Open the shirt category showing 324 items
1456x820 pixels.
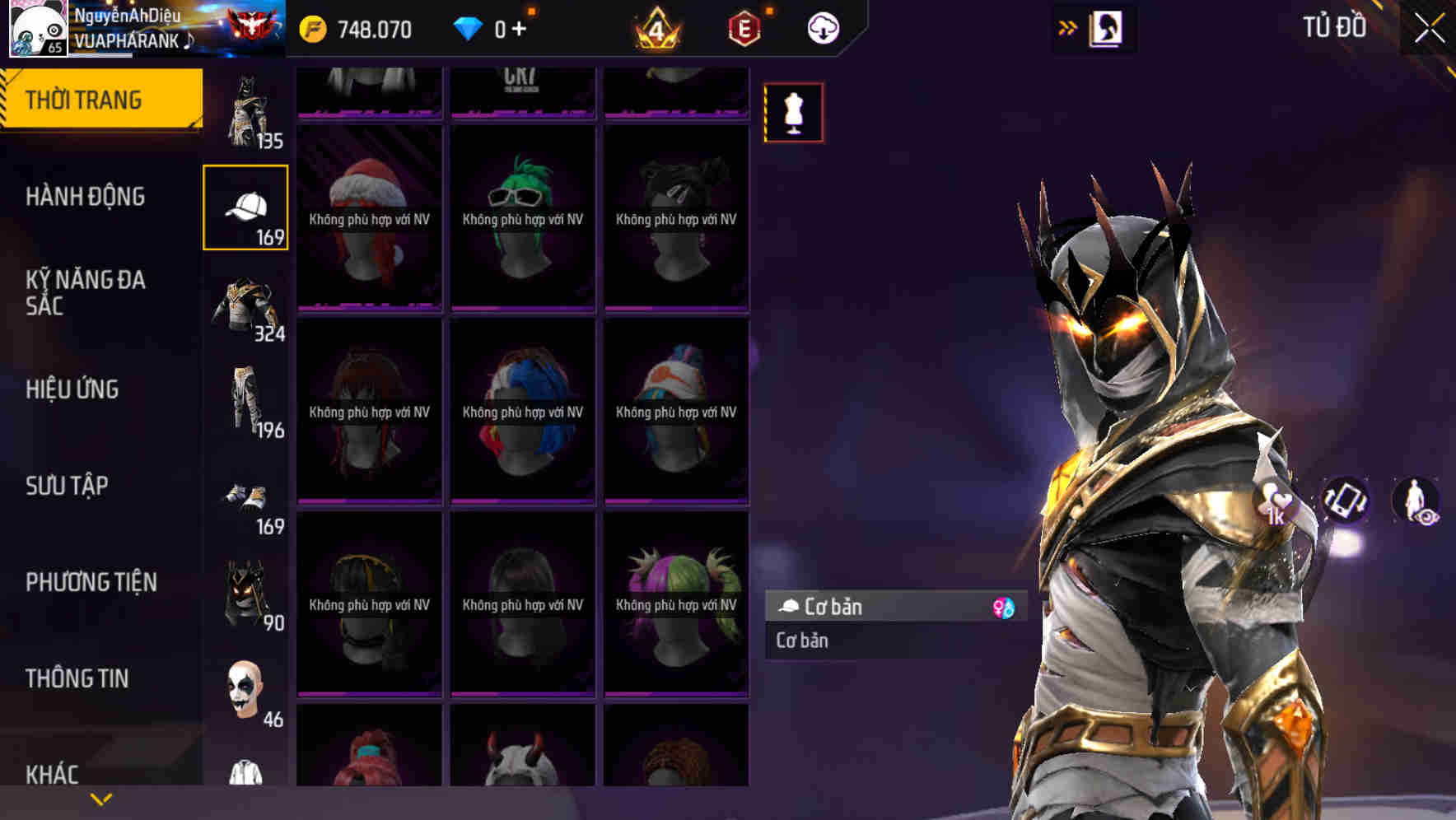click(245, 305)
